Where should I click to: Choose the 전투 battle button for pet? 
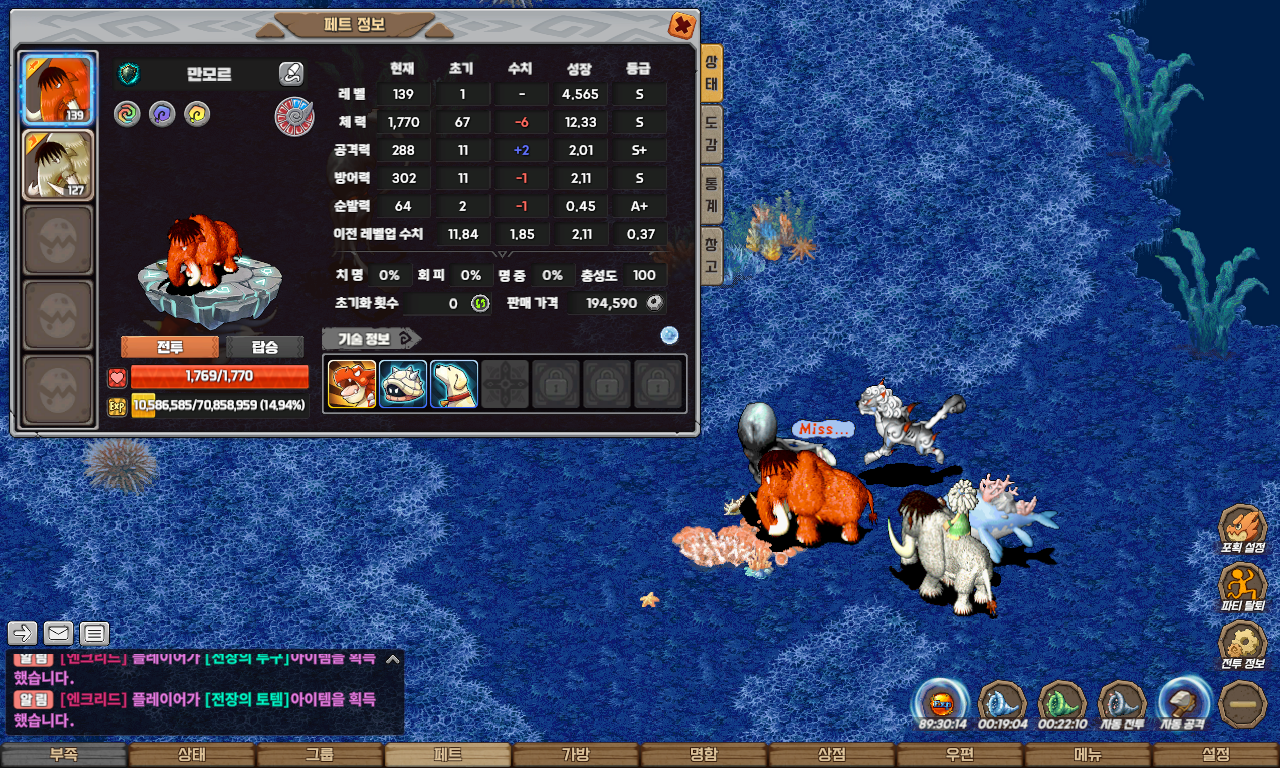click(169, 347)
